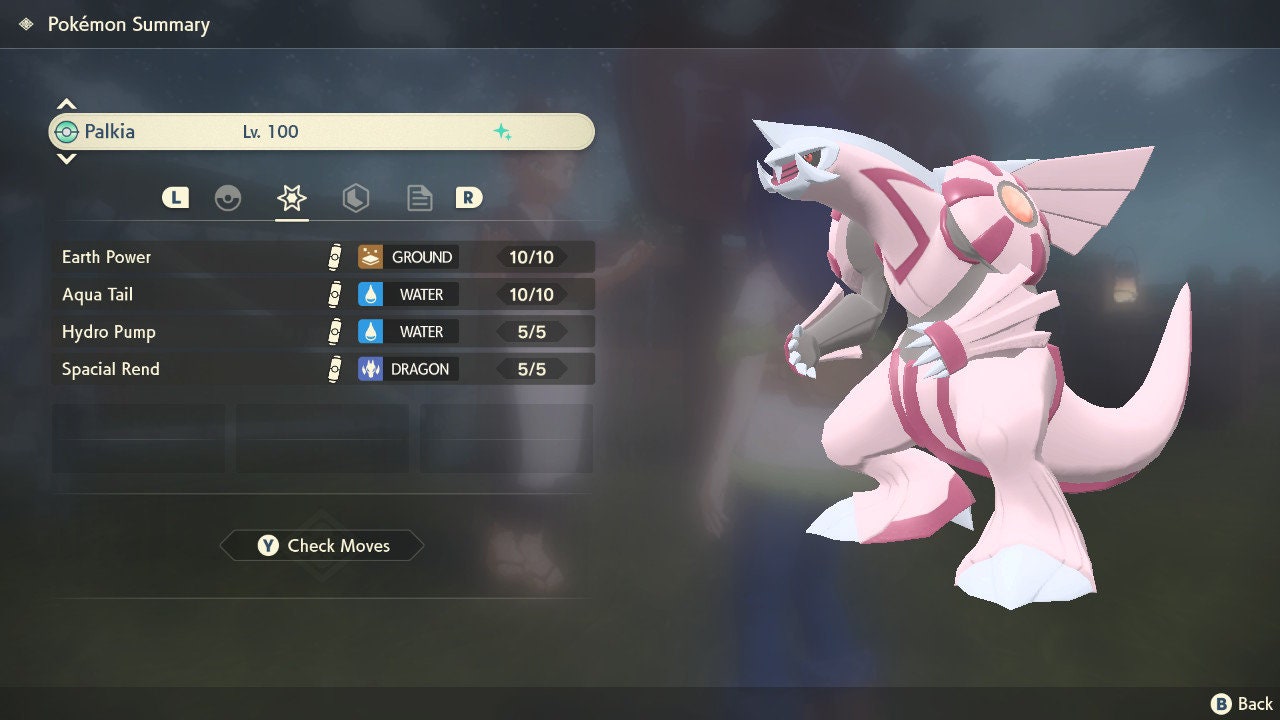The height and width of the screenshot is (720, 1280).
Task: Open the Check Moves option
Action: coord(322,546)
